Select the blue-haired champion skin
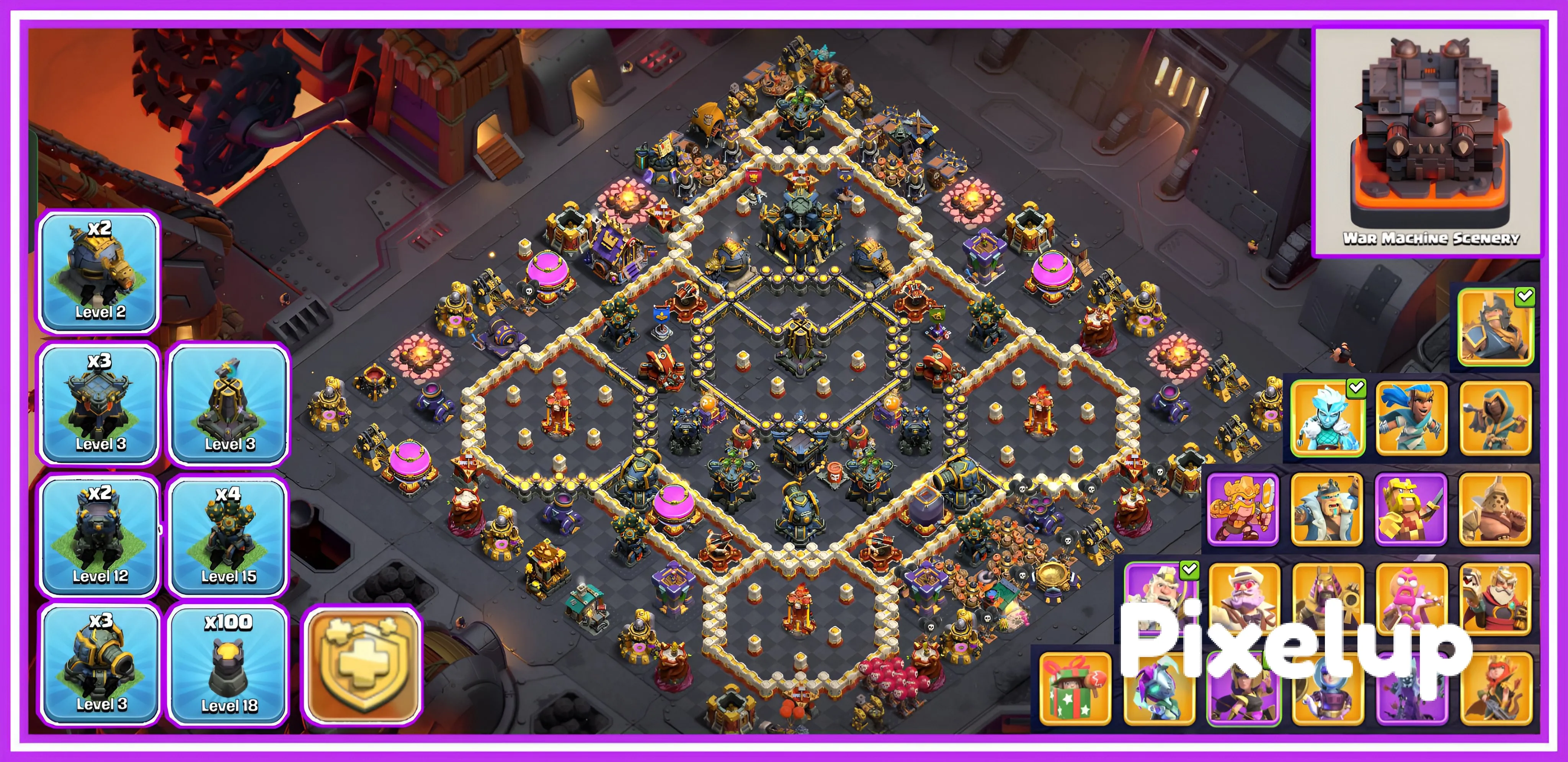The width and height of the screenshot is (1568, 762). 1411,418
